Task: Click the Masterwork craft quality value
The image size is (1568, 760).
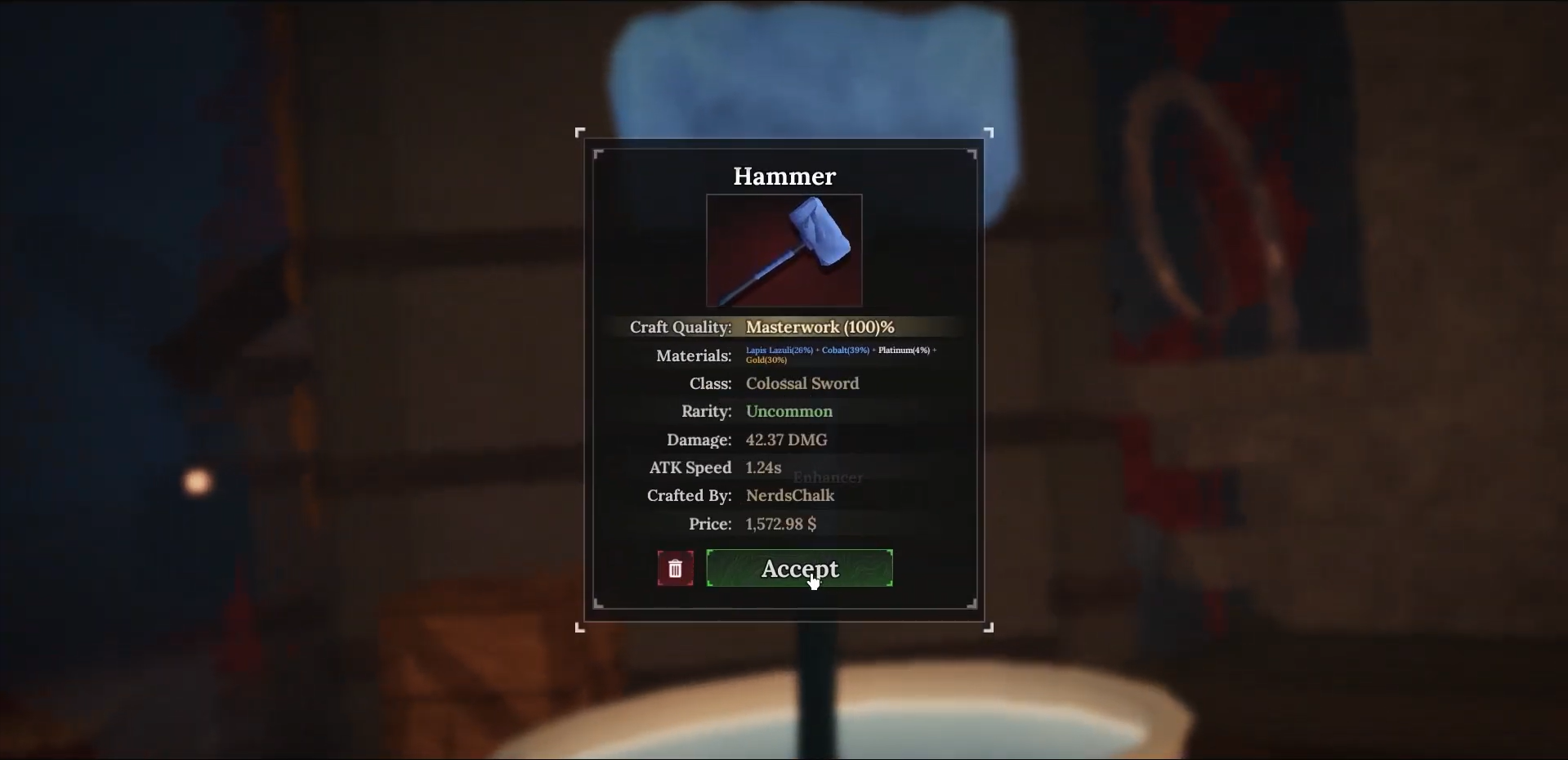Action: (819, 327)
